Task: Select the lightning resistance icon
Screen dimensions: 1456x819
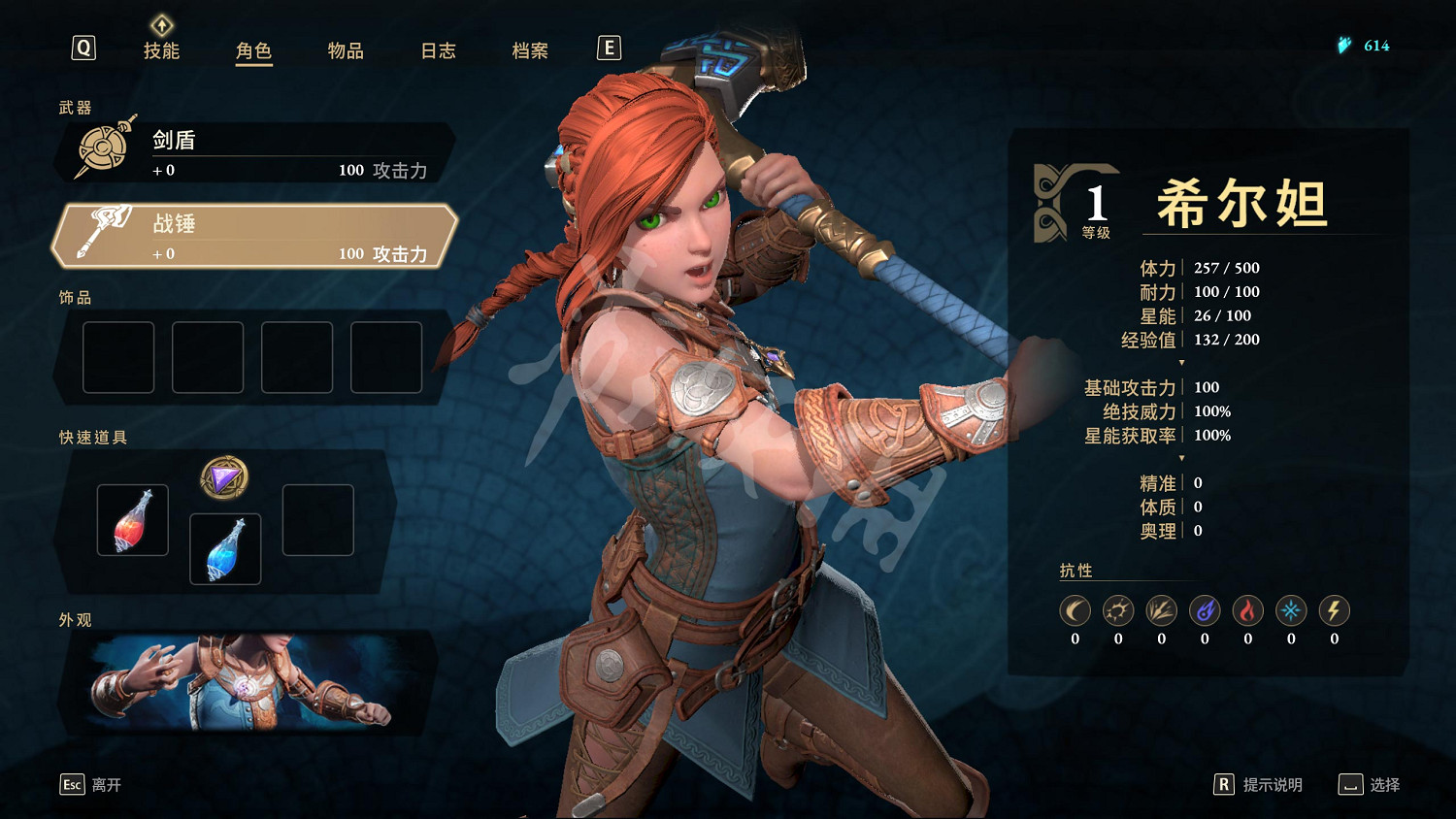Action: [x=1333, y=610]
